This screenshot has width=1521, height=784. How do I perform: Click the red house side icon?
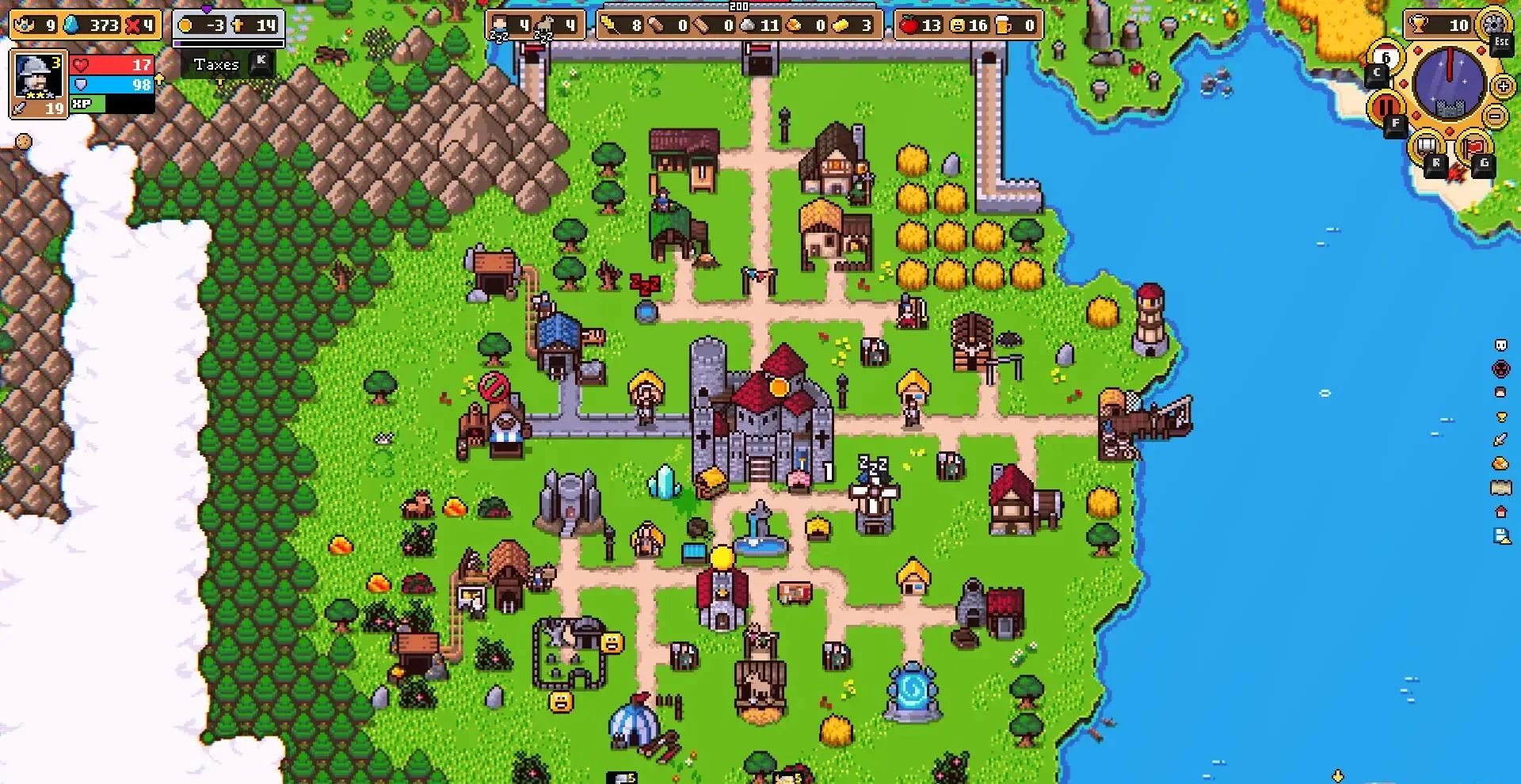point(1500,512)
